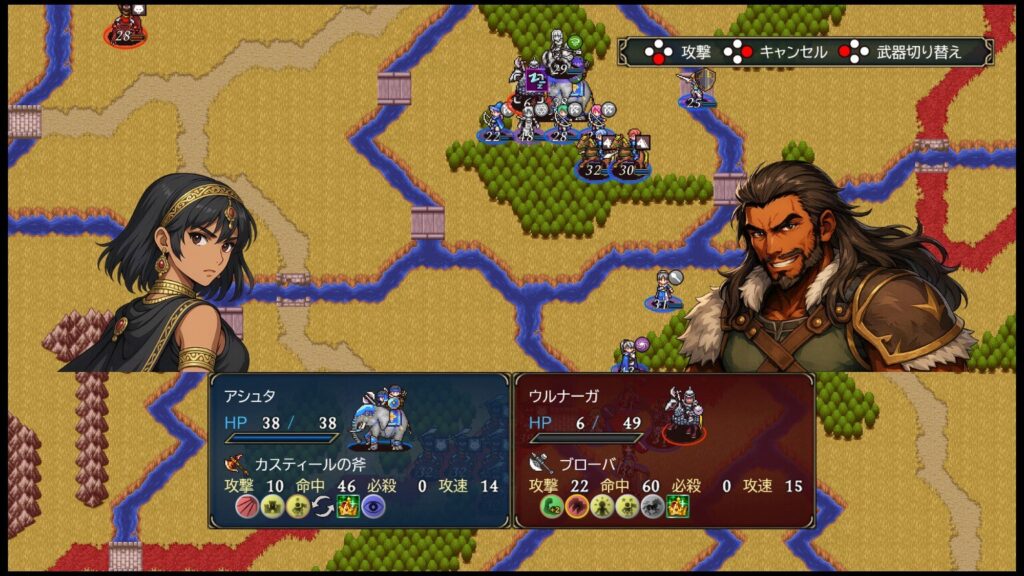Inspect Ashuta's red fan skill icon
1024x576 pixels.
pos(246,507)
